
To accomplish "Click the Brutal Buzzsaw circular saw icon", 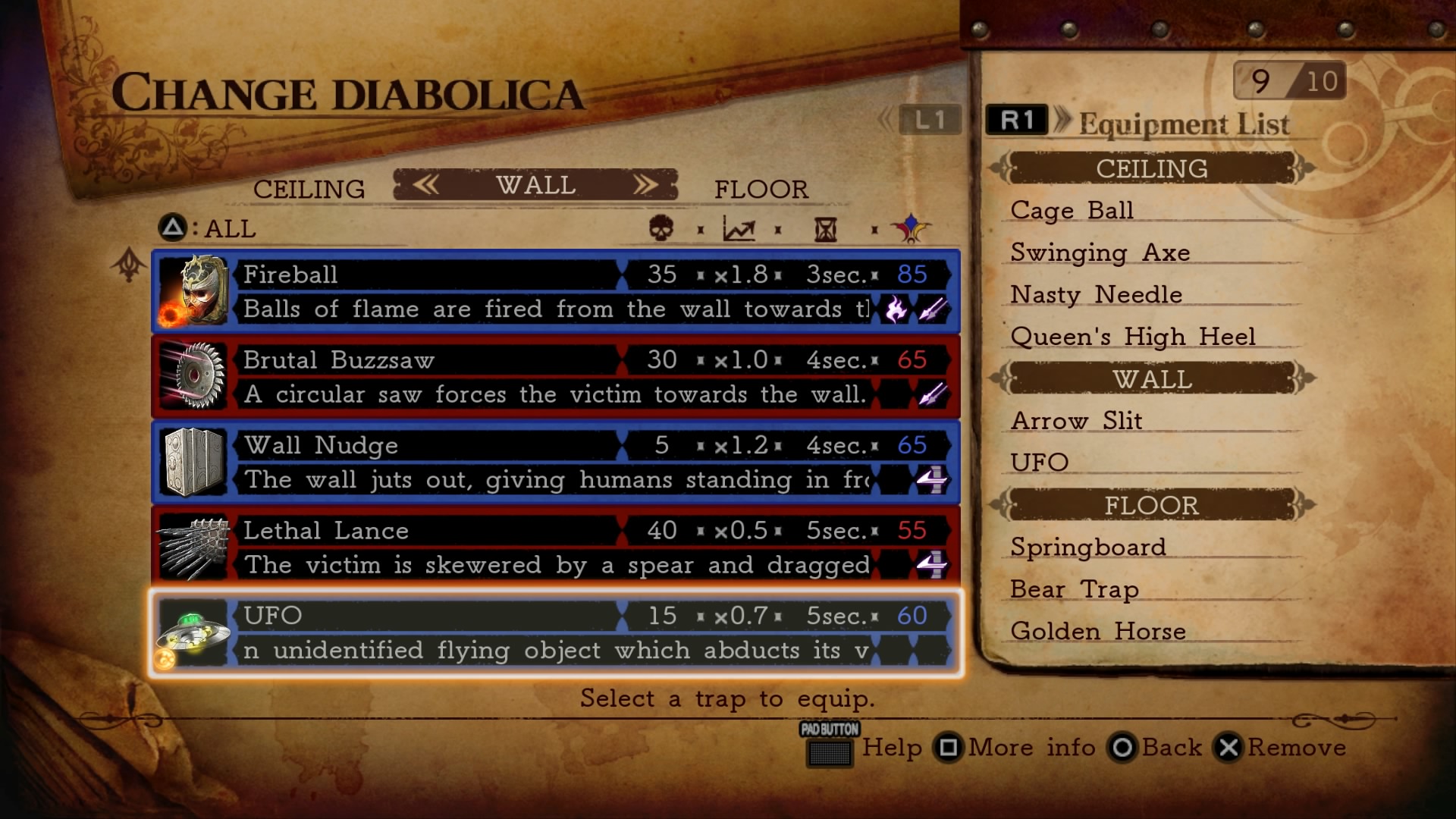I will [192, 378].
